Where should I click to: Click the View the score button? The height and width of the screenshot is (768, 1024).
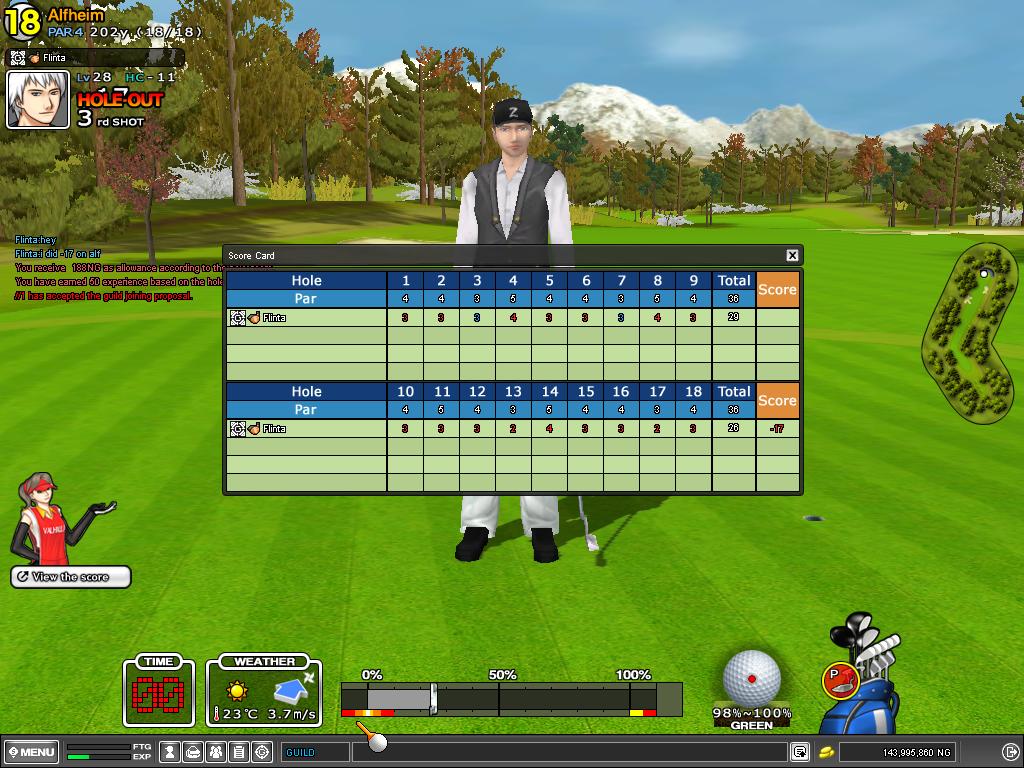point(71,577)
